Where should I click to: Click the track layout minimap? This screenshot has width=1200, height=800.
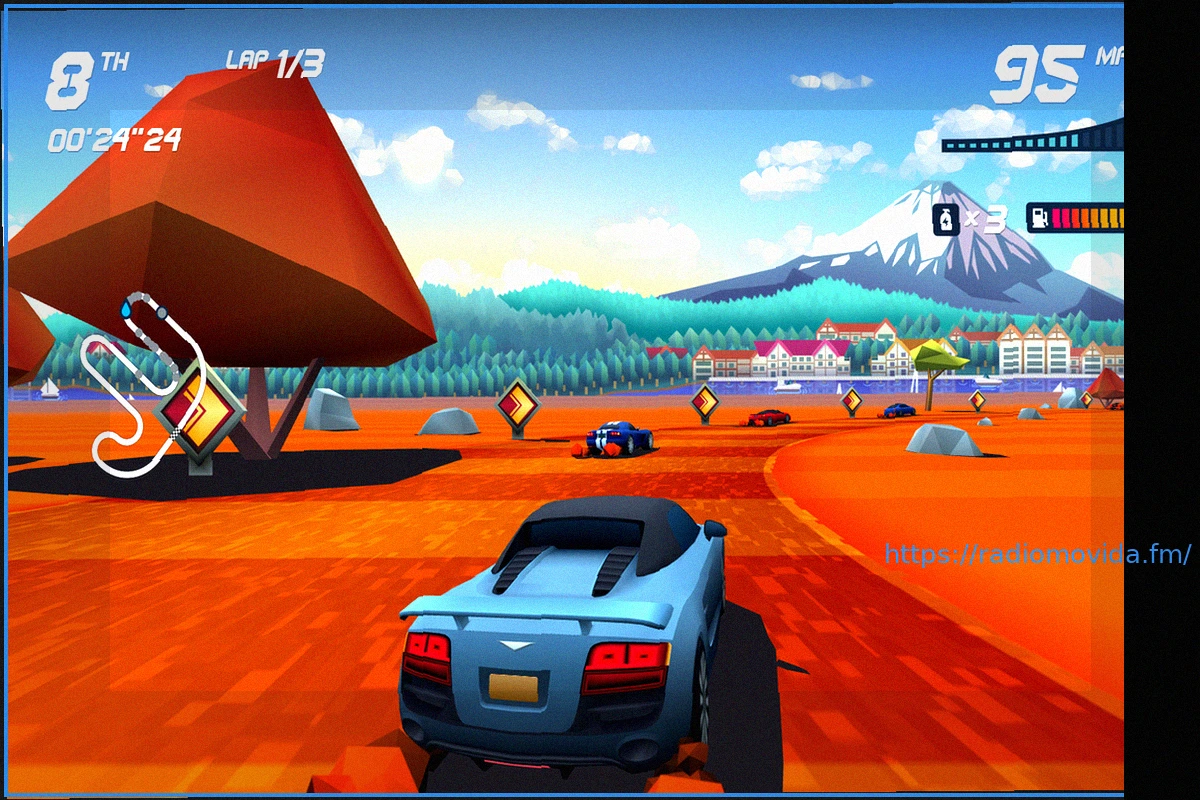[x=145, y=385]
